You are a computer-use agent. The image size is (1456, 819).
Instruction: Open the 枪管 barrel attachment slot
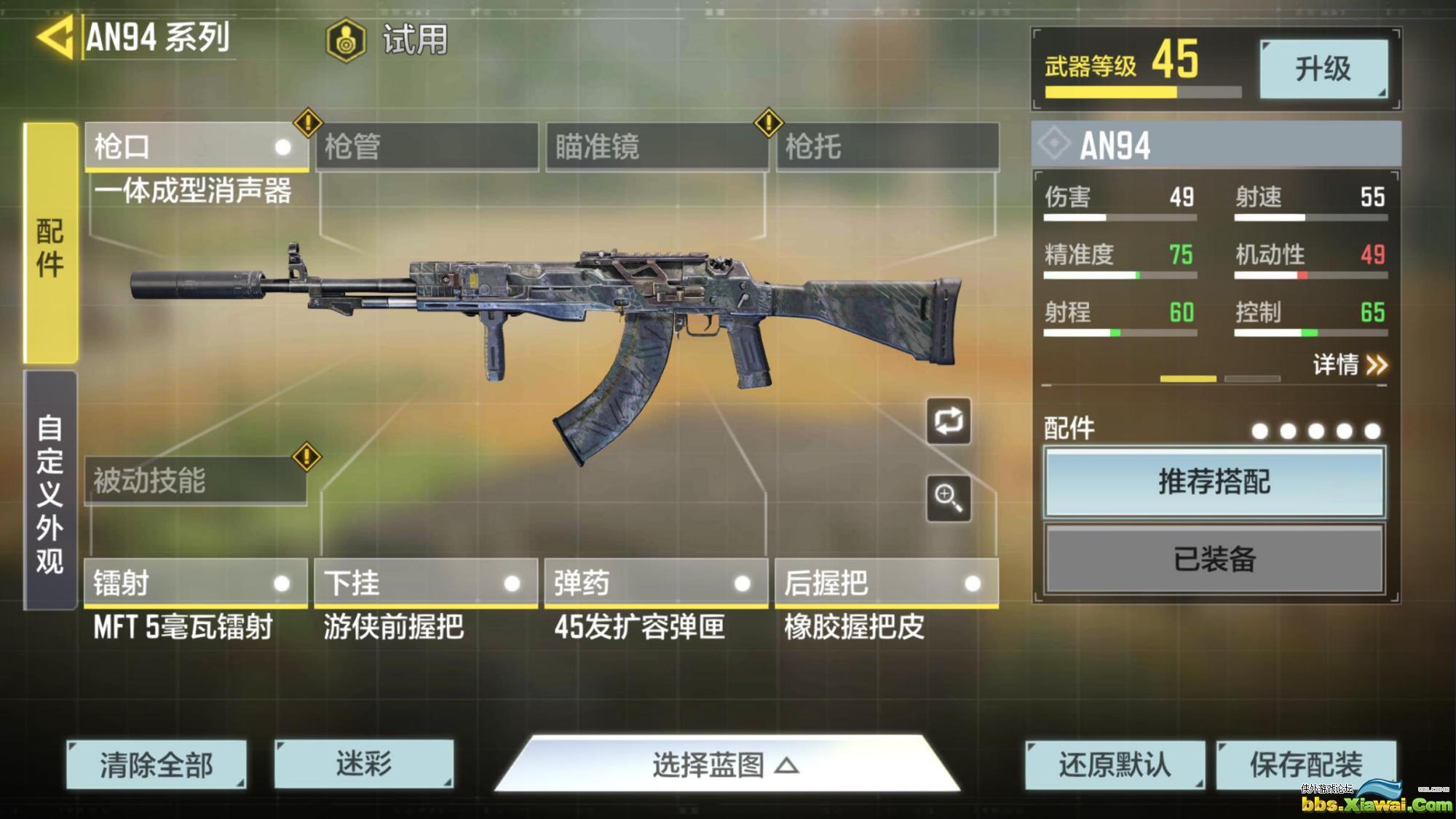pos(427,147)
